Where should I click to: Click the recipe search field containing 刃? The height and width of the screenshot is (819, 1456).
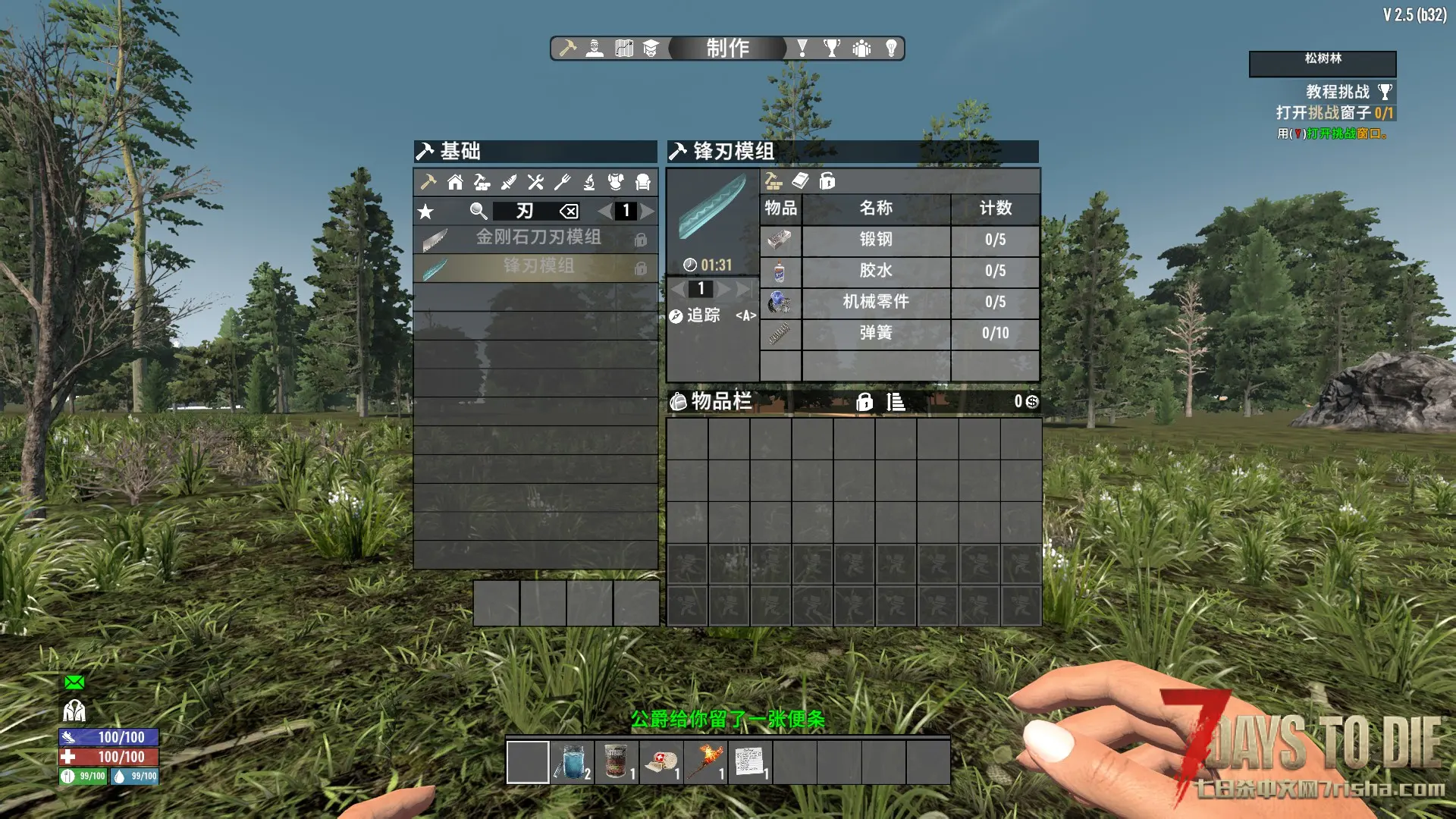tap(525, 211)
